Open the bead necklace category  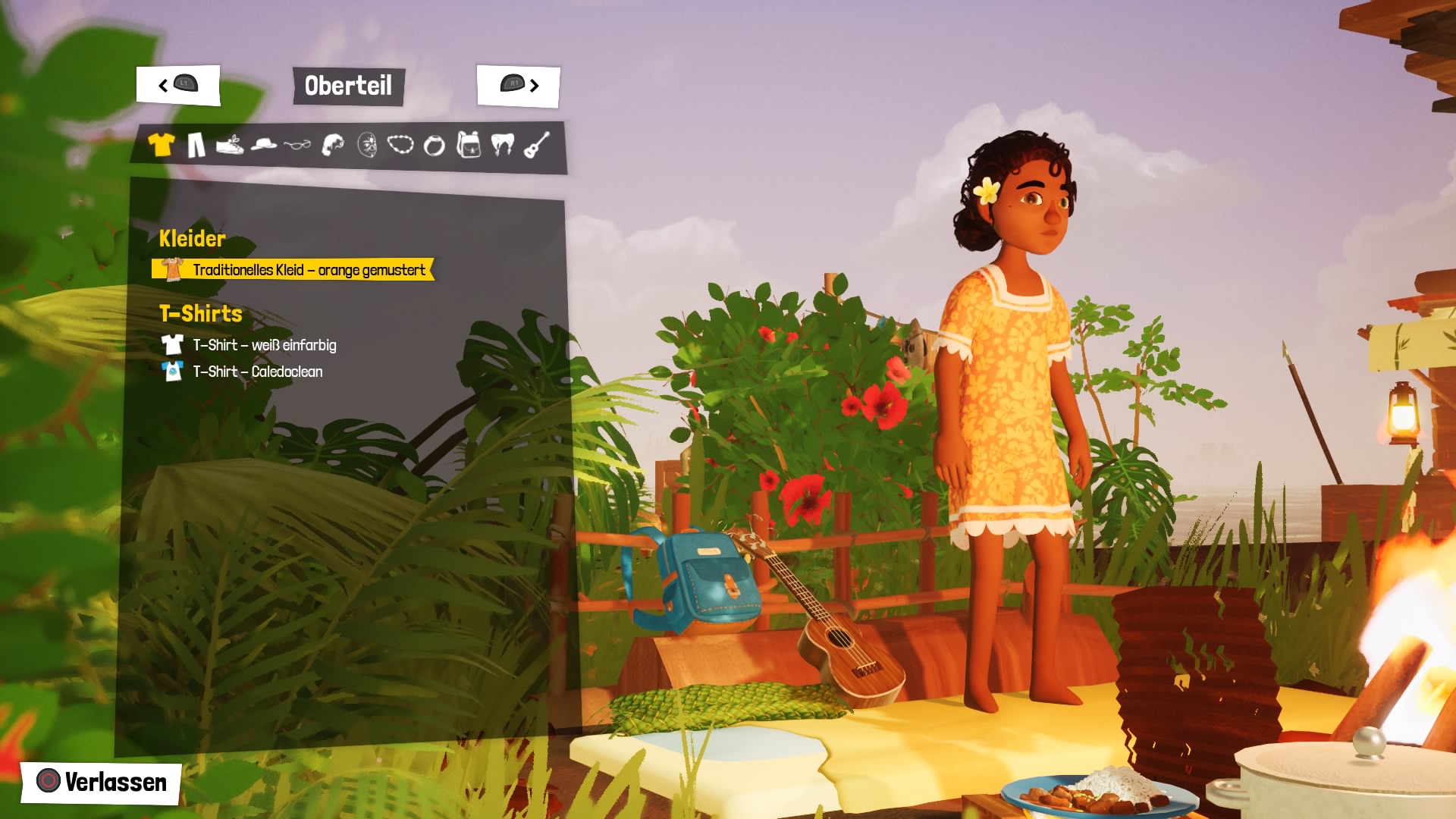(x=400, y=144)
